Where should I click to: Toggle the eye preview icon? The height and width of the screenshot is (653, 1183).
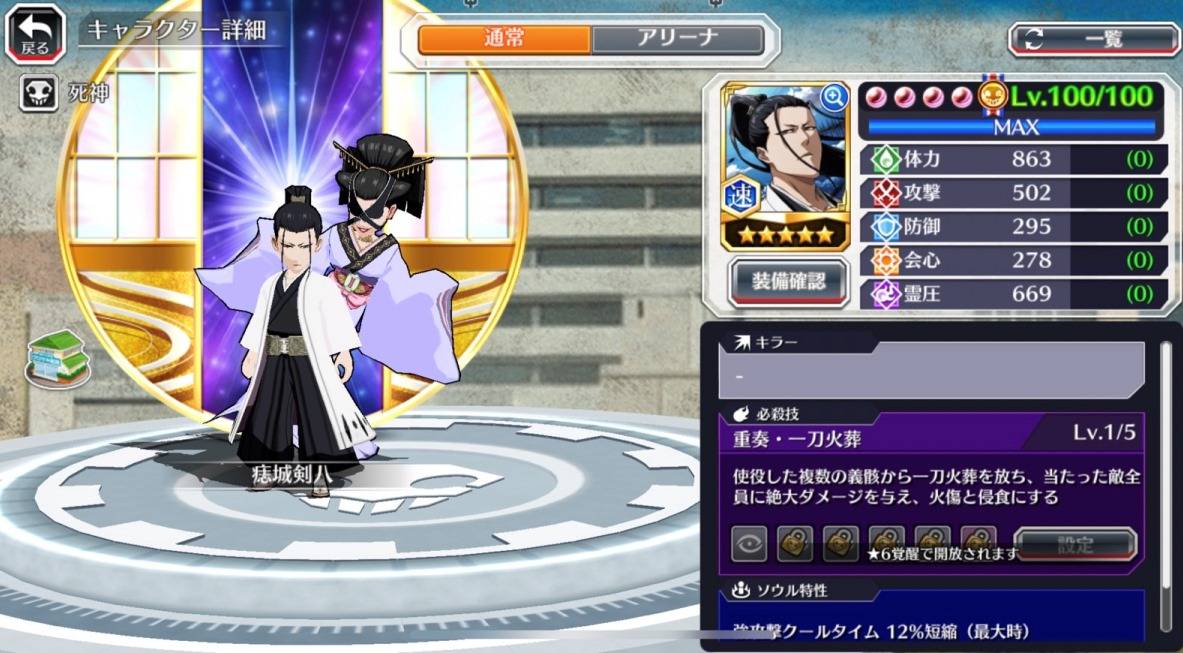coord(748,545)
